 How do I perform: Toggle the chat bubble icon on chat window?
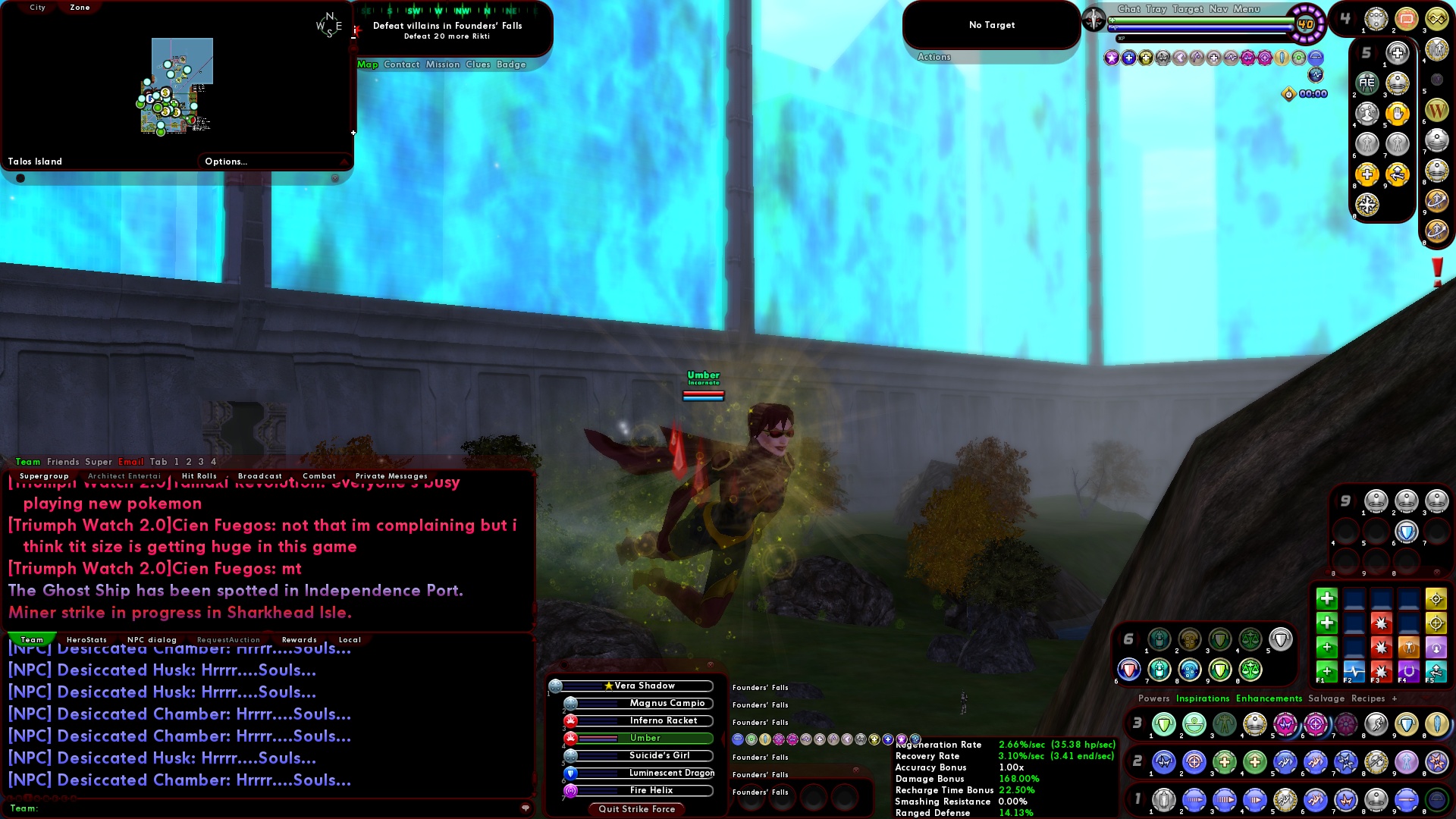click(526, 808)
